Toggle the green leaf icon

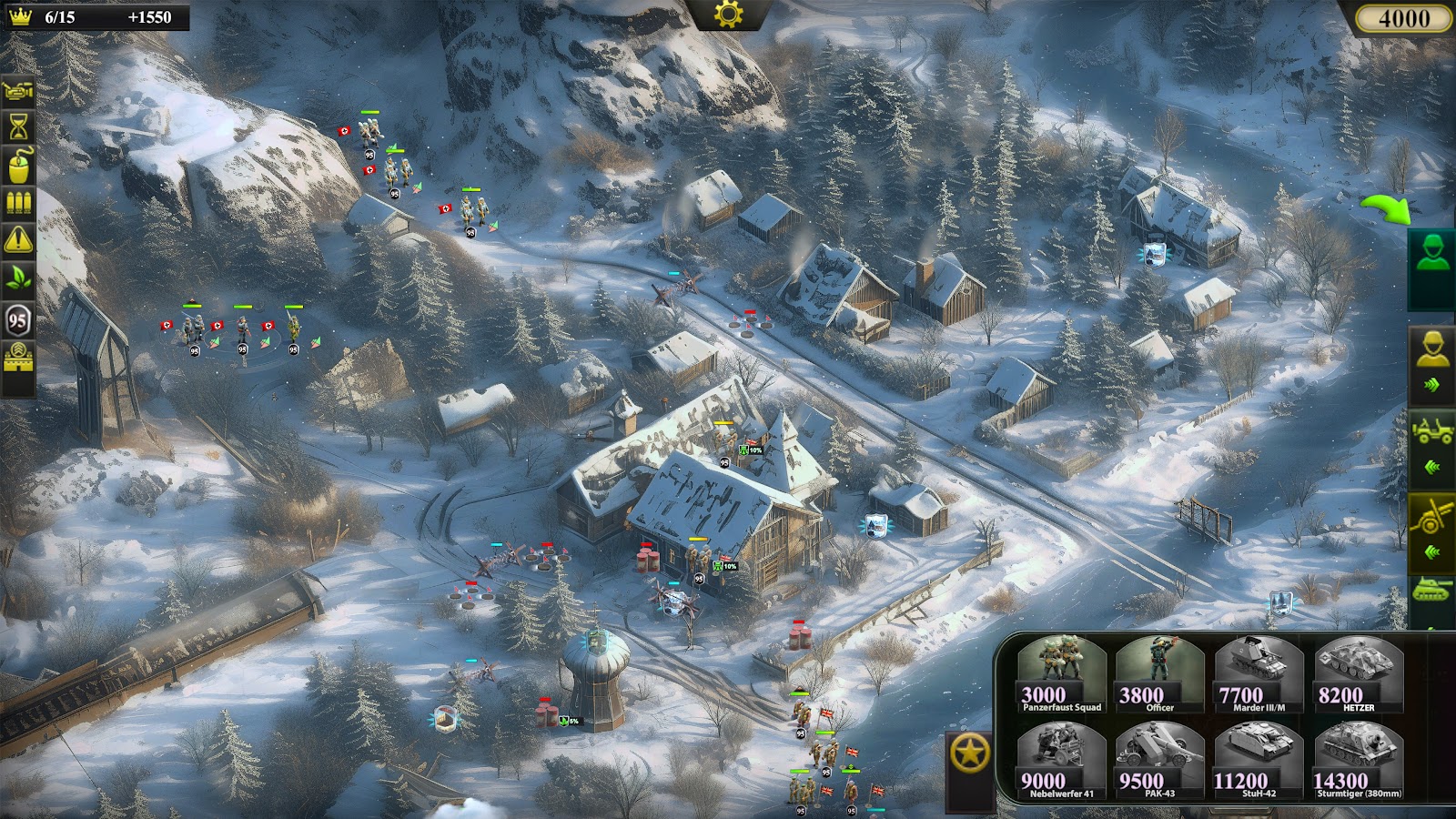(19, 278)
